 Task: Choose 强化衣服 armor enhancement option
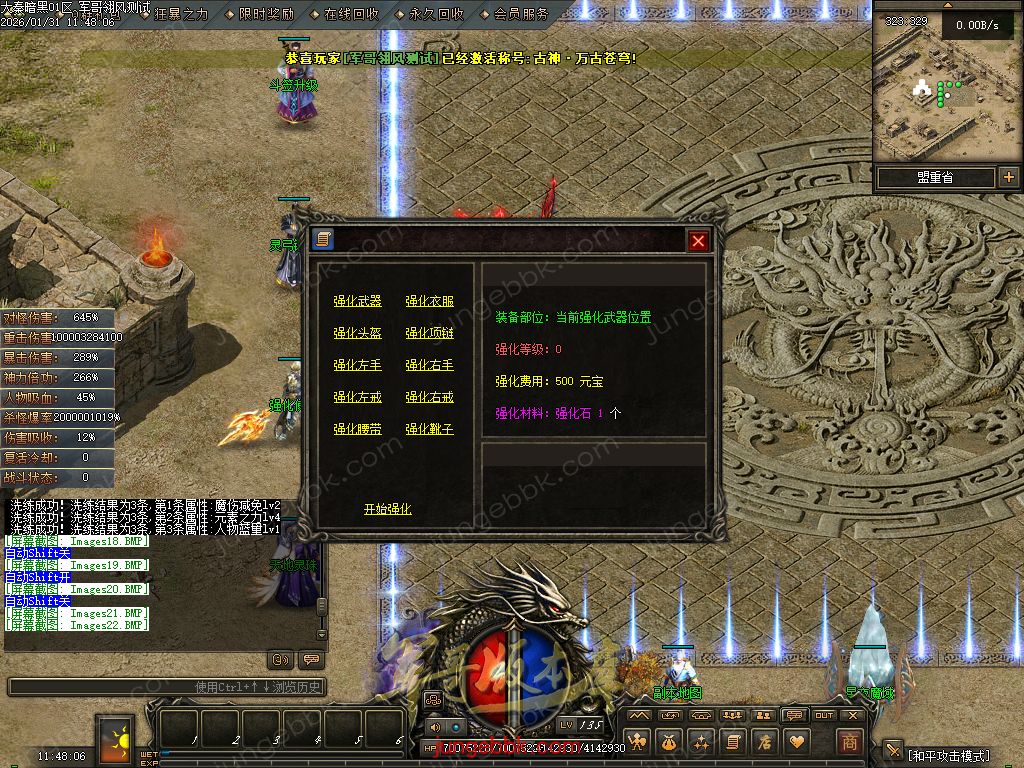point(429,301)
